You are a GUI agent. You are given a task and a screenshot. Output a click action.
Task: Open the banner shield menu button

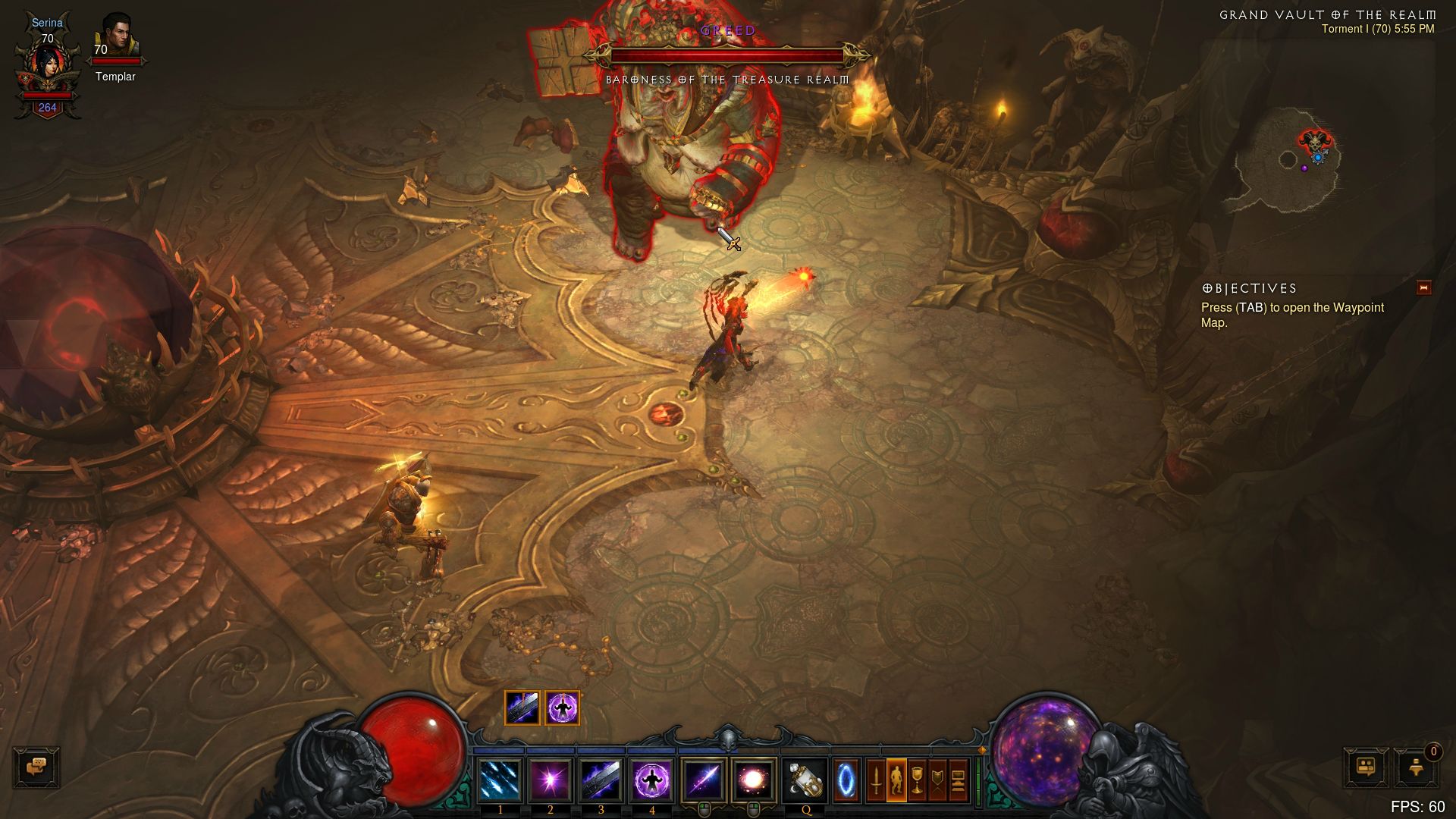click(937, 780)
